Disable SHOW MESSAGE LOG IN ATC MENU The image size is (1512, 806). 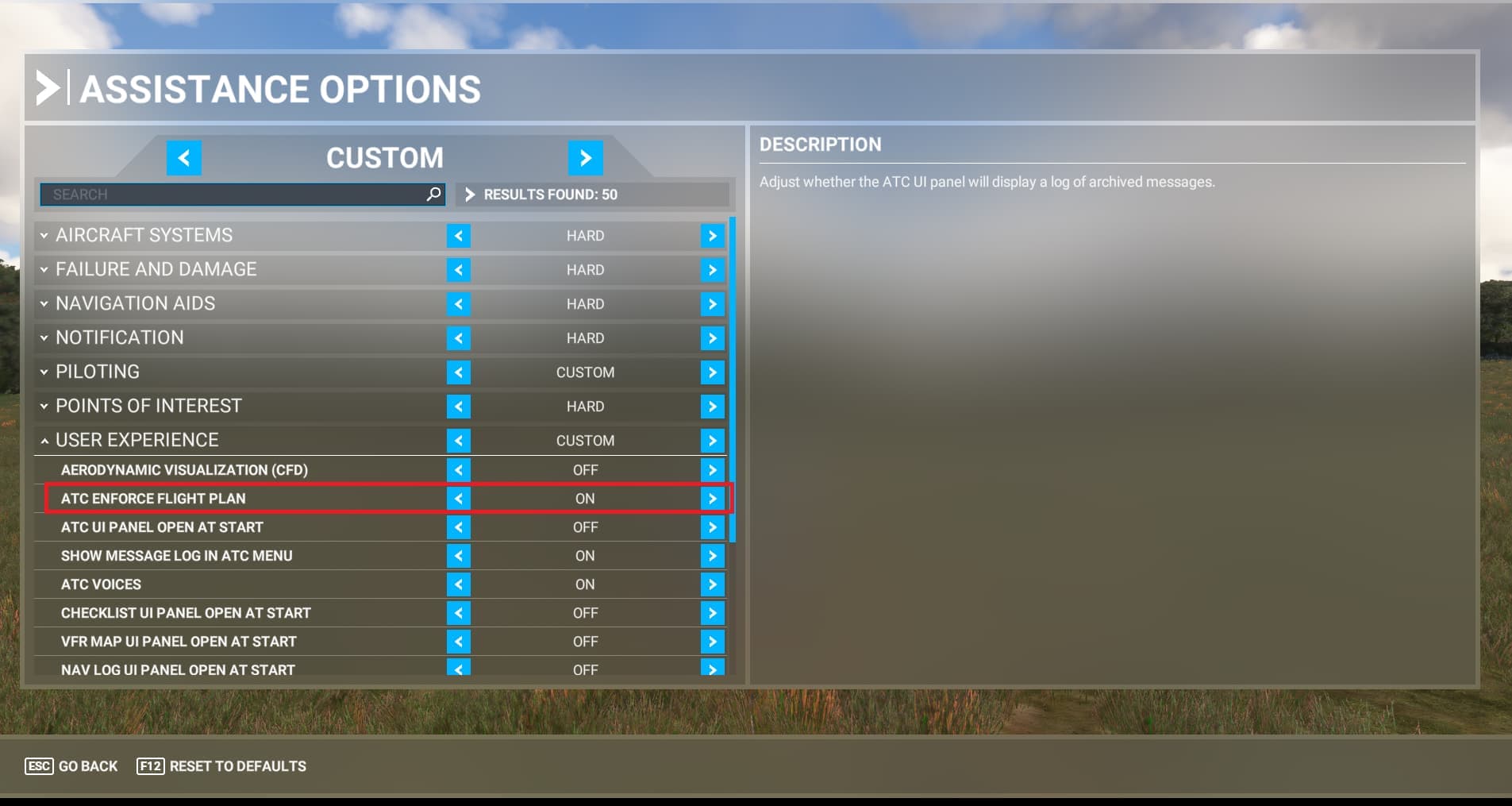(459, 555)
